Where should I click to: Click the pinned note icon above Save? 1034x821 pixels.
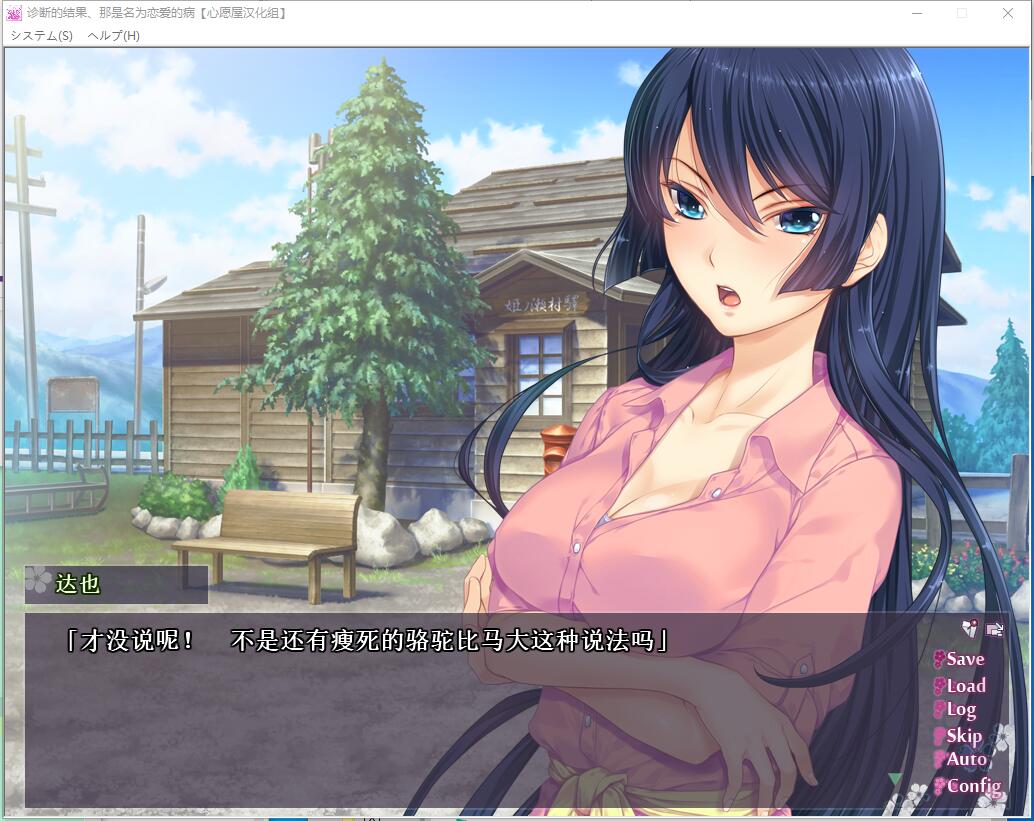pos(969,629)
